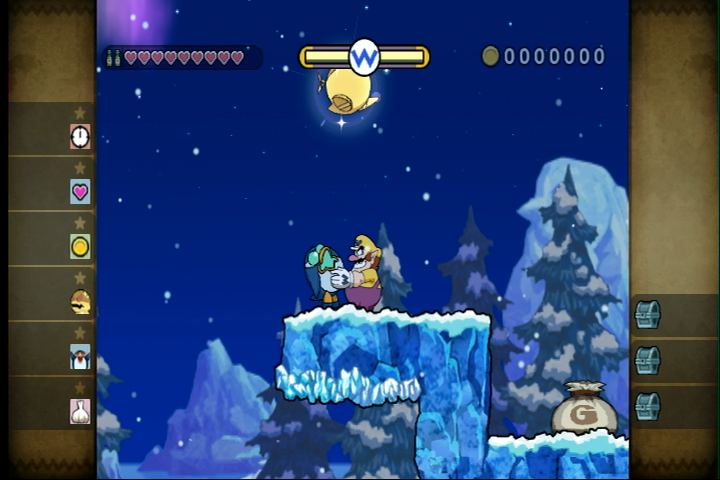Open the penguin mission icon

pyautogui.click(x=80, y=356)
